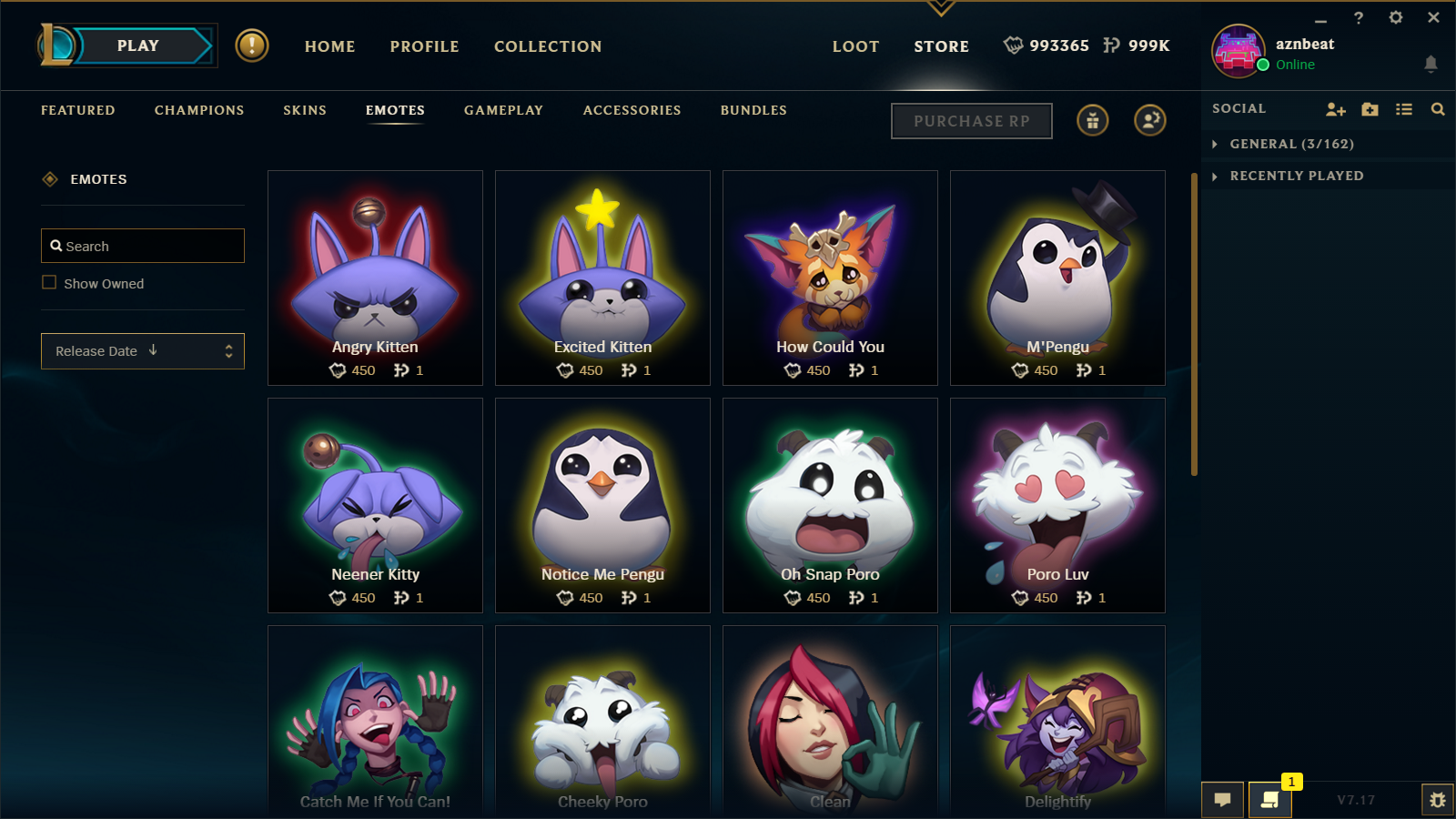Select the Poro Luv emote thumbnail
Image resolution: width=1456 pixels, height=819 pixels.
click(1057, 496)
